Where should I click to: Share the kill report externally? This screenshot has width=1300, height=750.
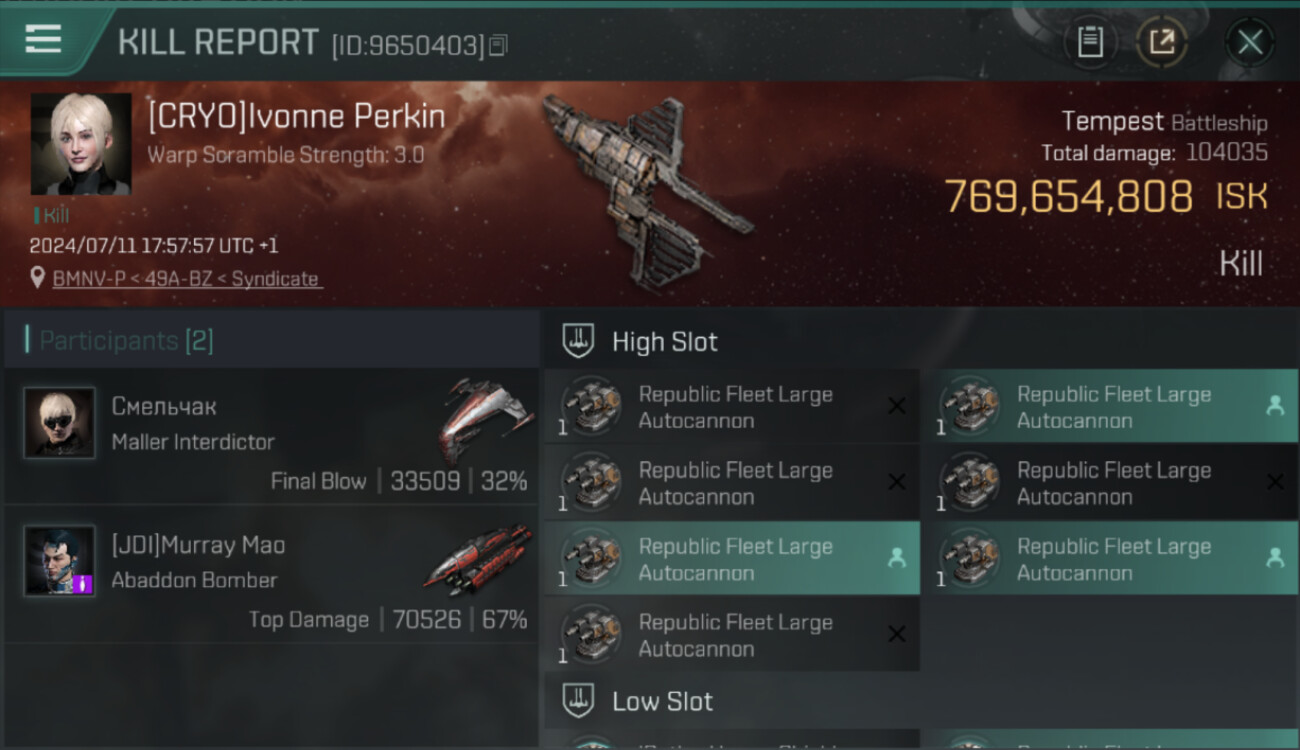[1162, 42]
